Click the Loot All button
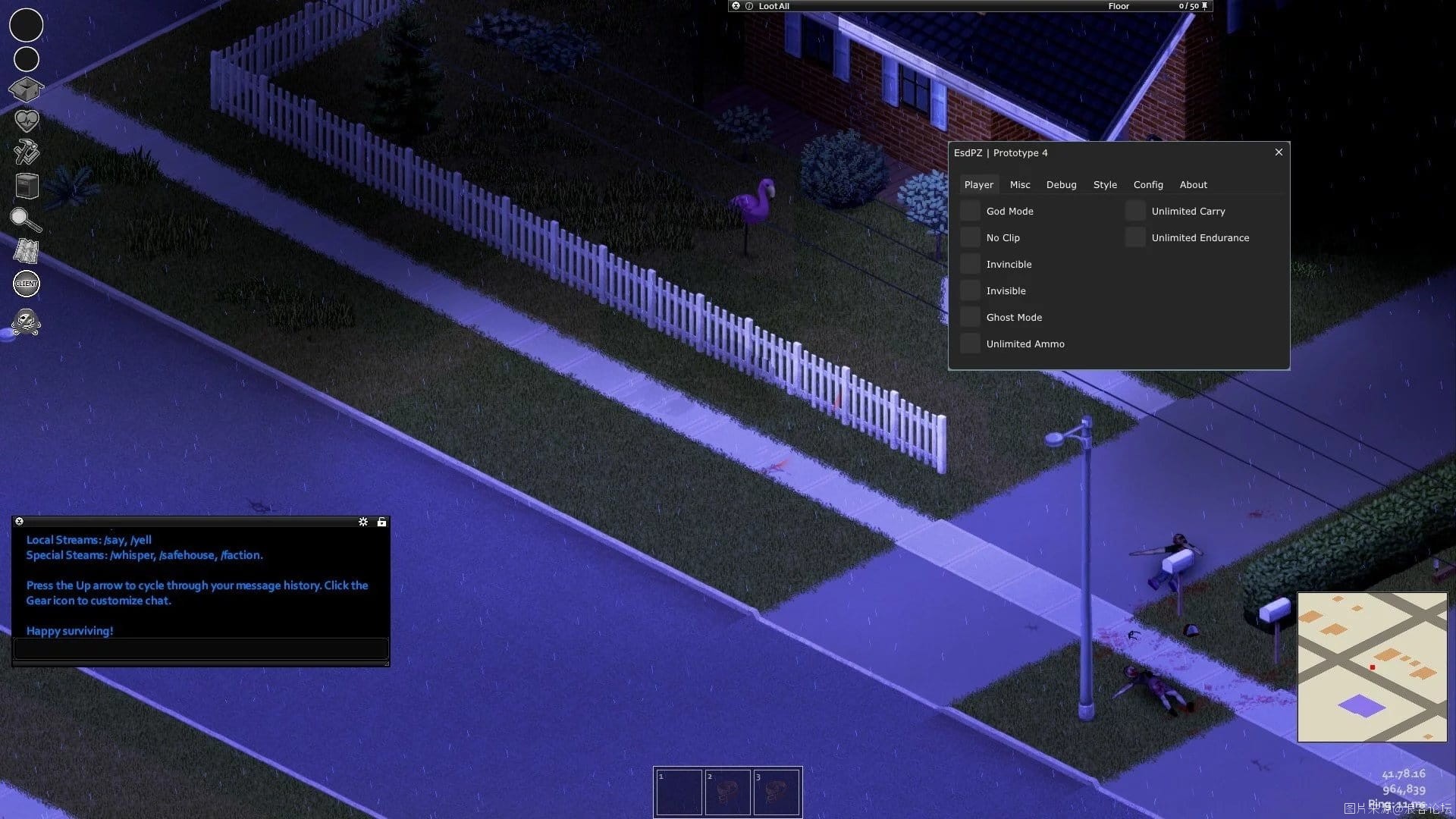The height and width of the screenshot is (819, 1456). point(773,6)
